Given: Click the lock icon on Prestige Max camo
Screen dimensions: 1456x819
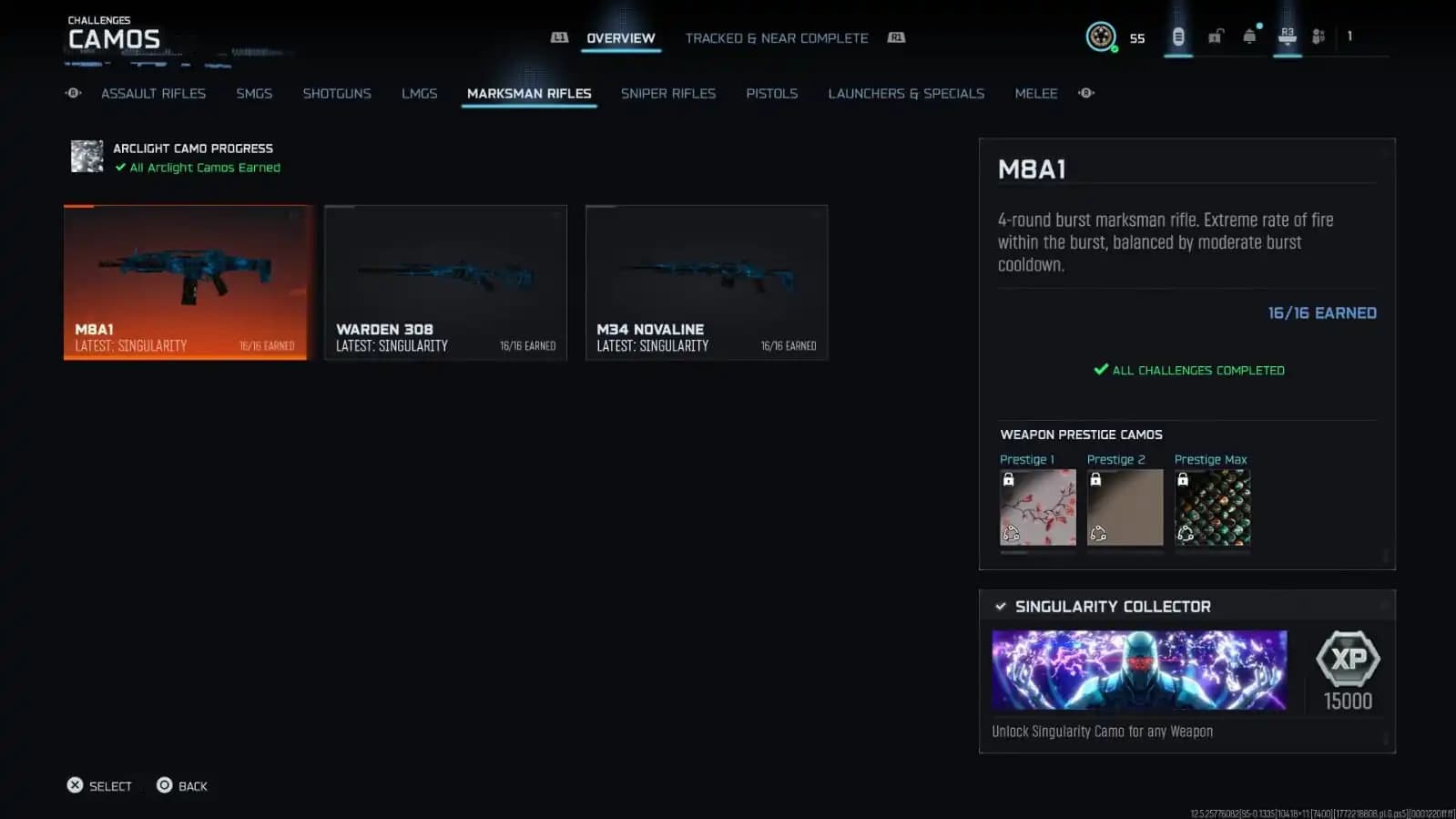Looking at the screenshot, I should click(1183, 479).
